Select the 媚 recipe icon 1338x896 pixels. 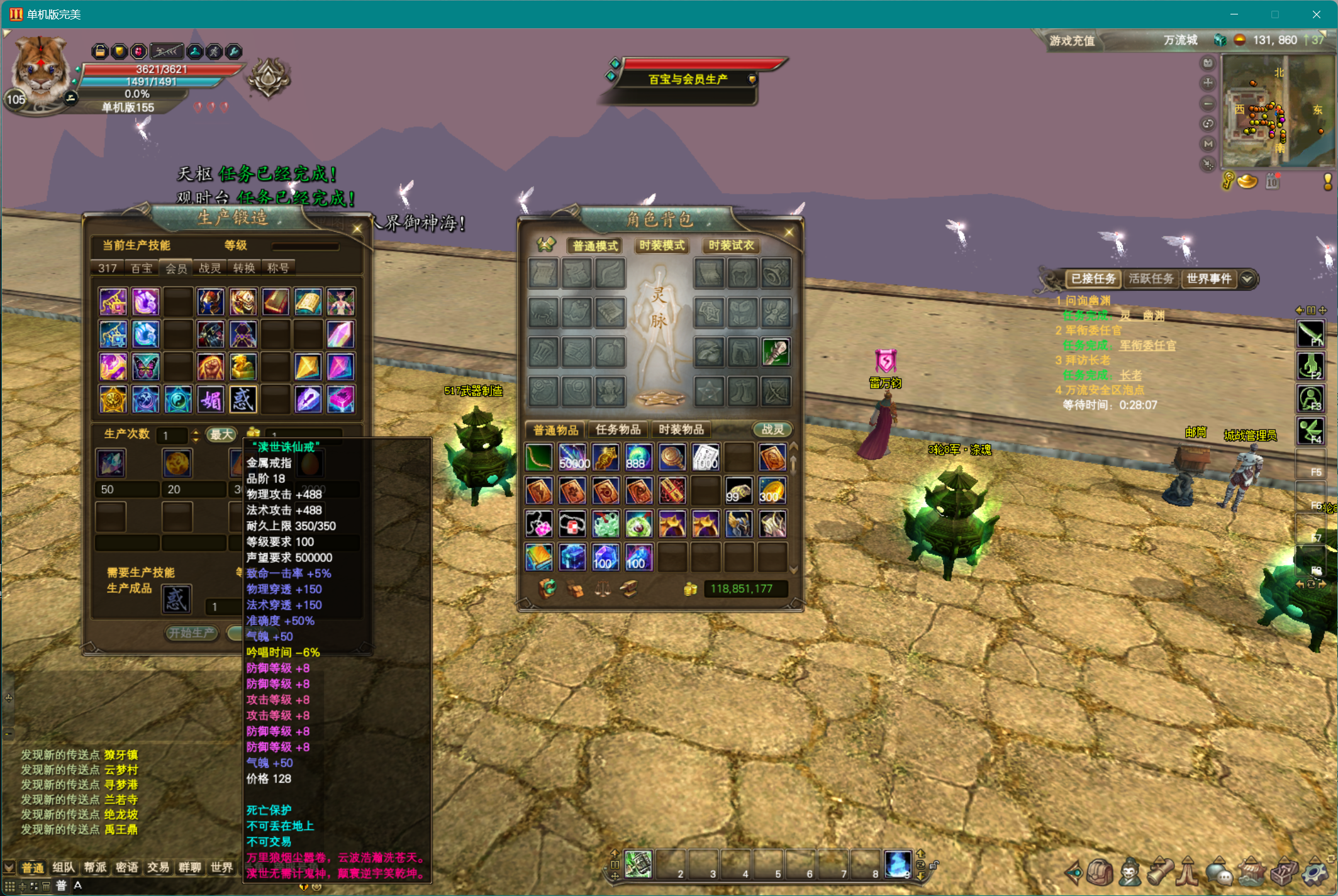(x=210, y=400)
